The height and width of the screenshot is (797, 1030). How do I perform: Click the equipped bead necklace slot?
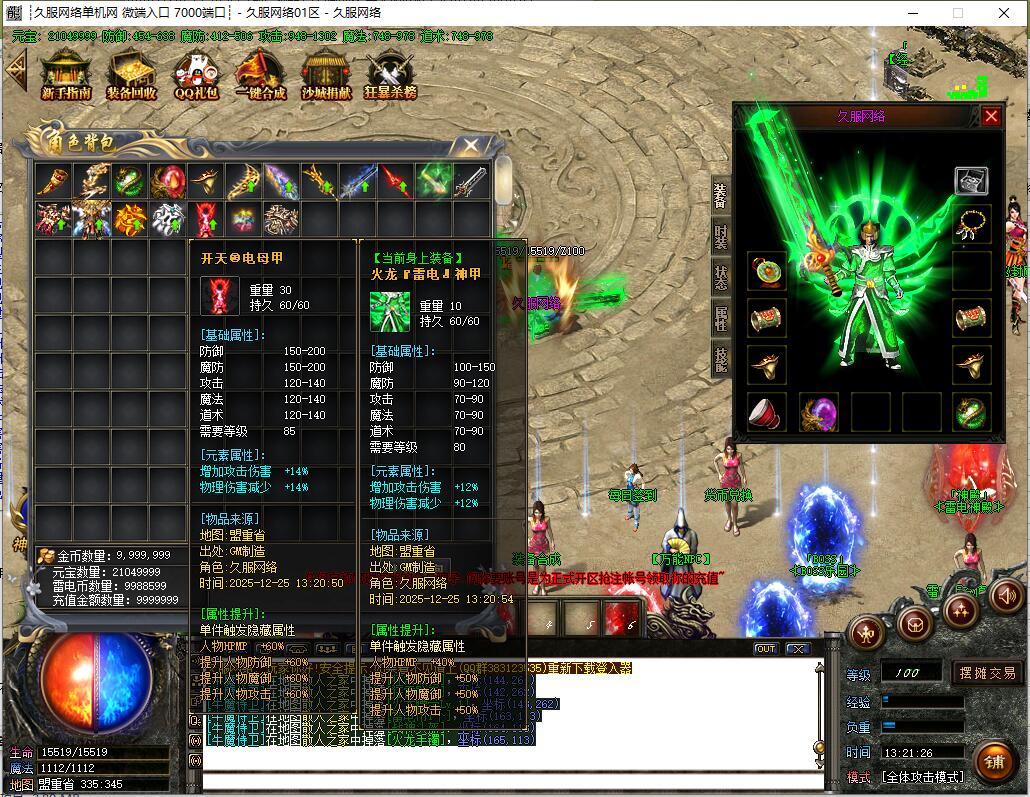pyautogui.click(x=971, y=224)
